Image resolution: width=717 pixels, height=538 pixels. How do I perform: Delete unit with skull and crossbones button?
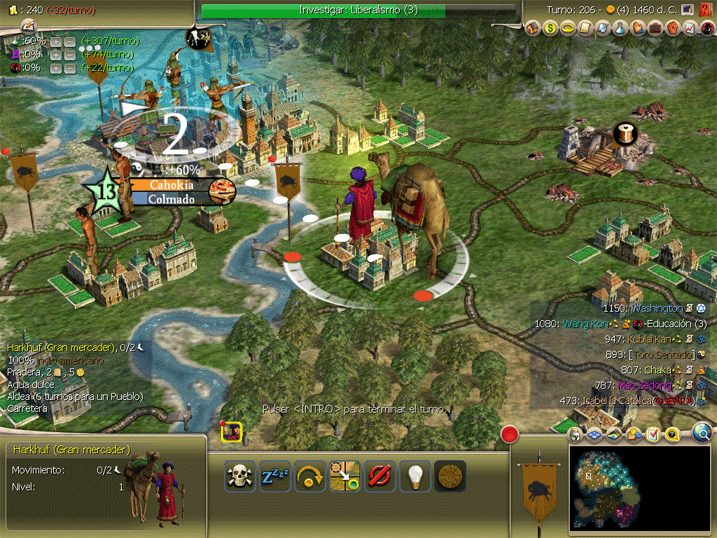[240, 476]
